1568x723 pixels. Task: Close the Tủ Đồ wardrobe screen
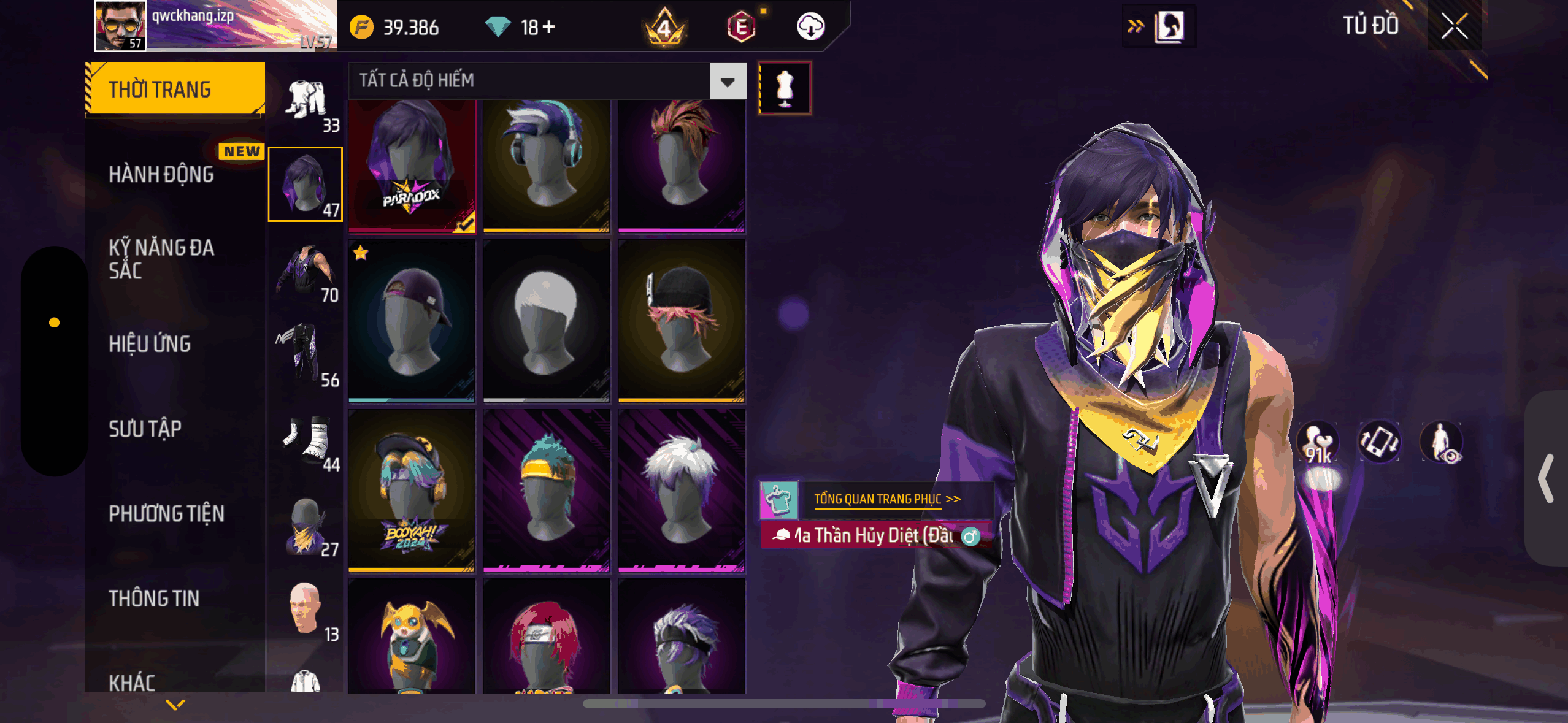pyautogui.click(x=1454, y=26)
